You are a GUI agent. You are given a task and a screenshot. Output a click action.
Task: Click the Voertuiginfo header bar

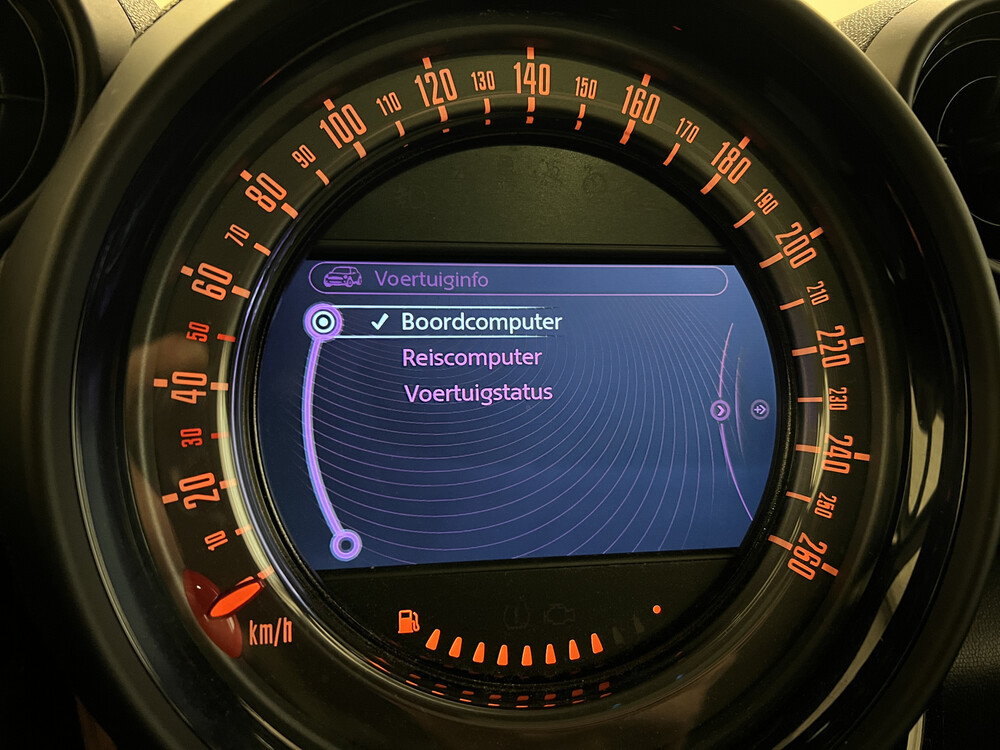[517, 279]
